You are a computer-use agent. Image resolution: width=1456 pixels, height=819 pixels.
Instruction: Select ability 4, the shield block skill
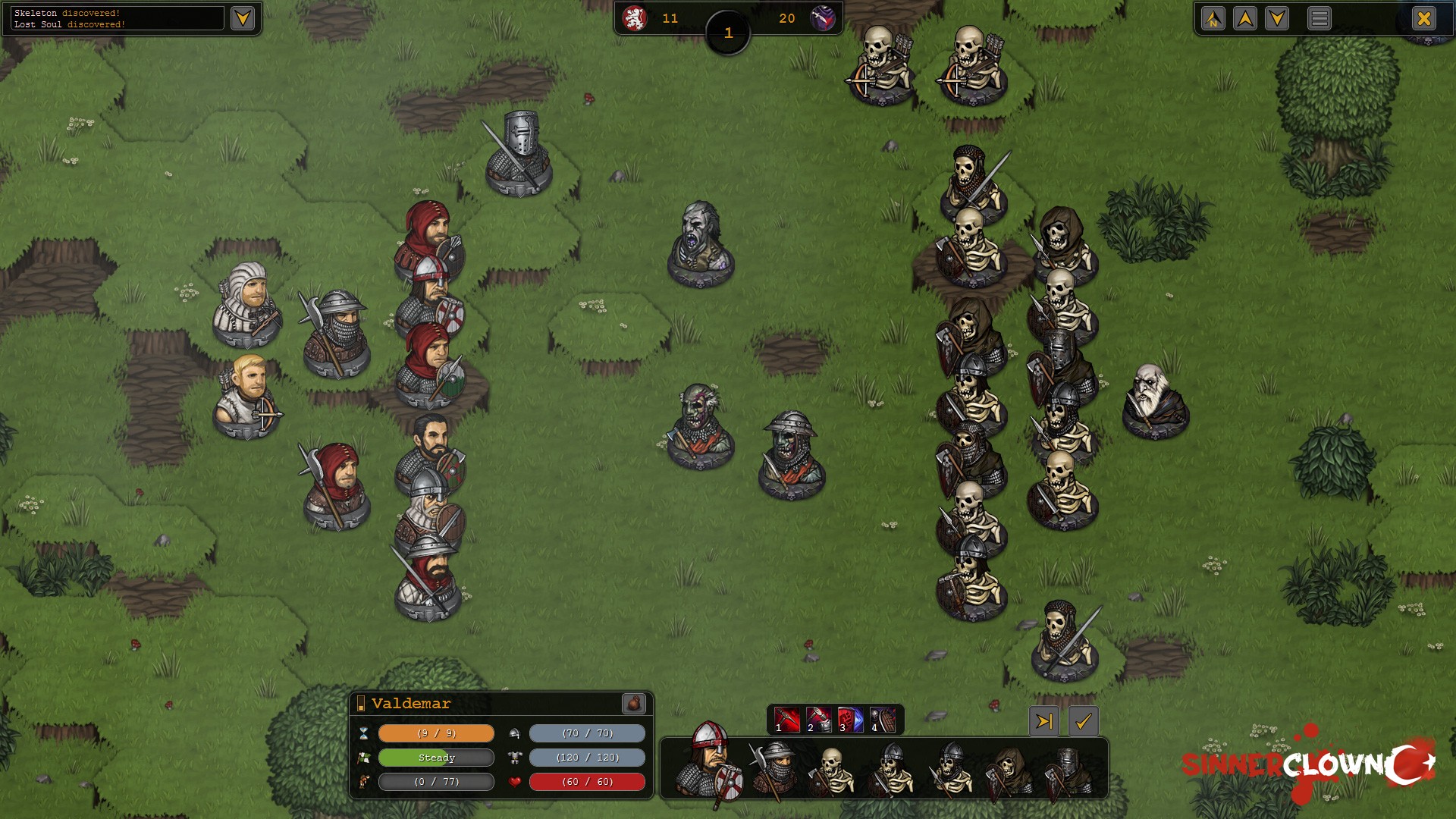pos(883,720)
